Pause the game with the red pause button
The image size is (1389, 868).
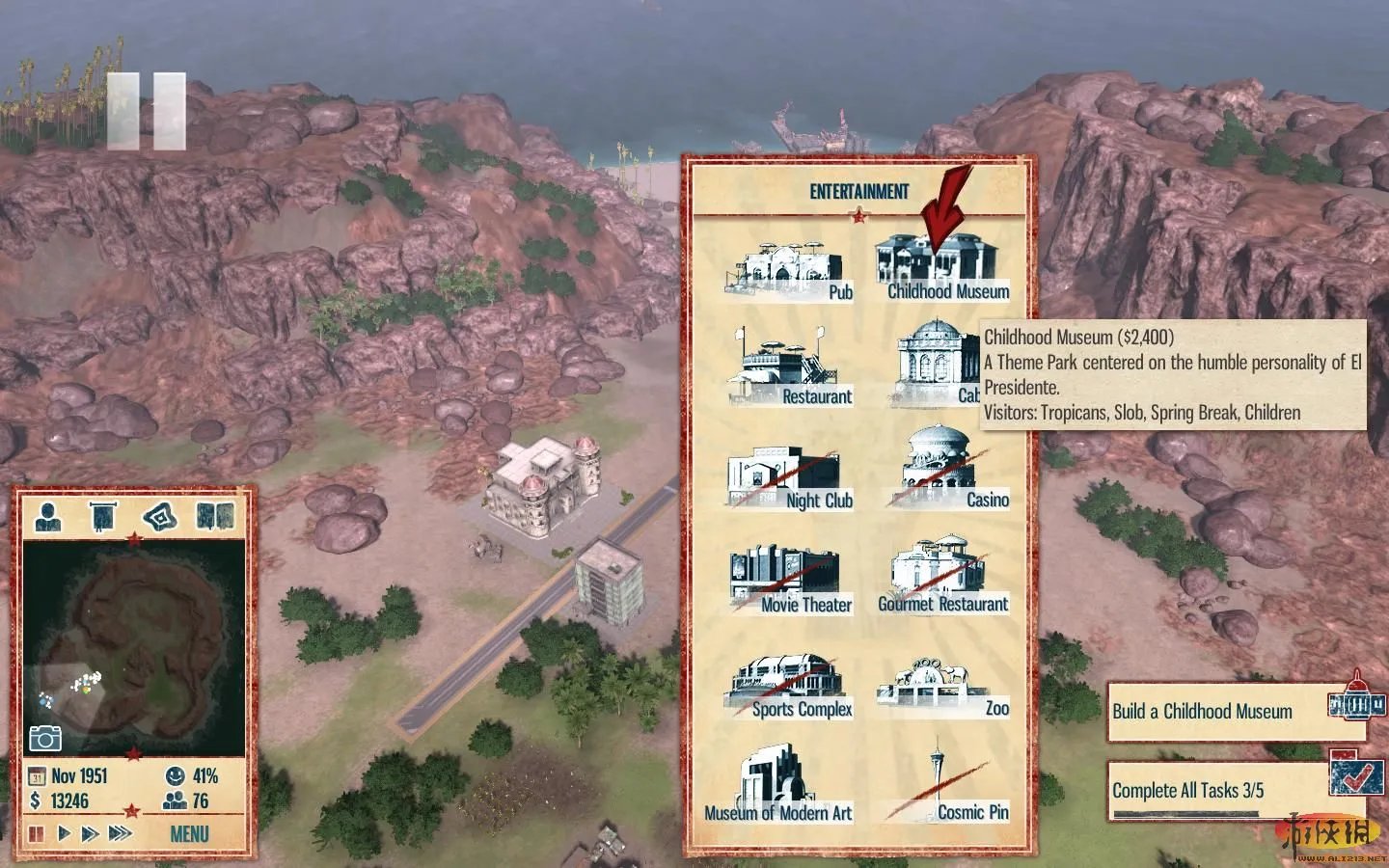pyautogui.click(x=37, y=833)
